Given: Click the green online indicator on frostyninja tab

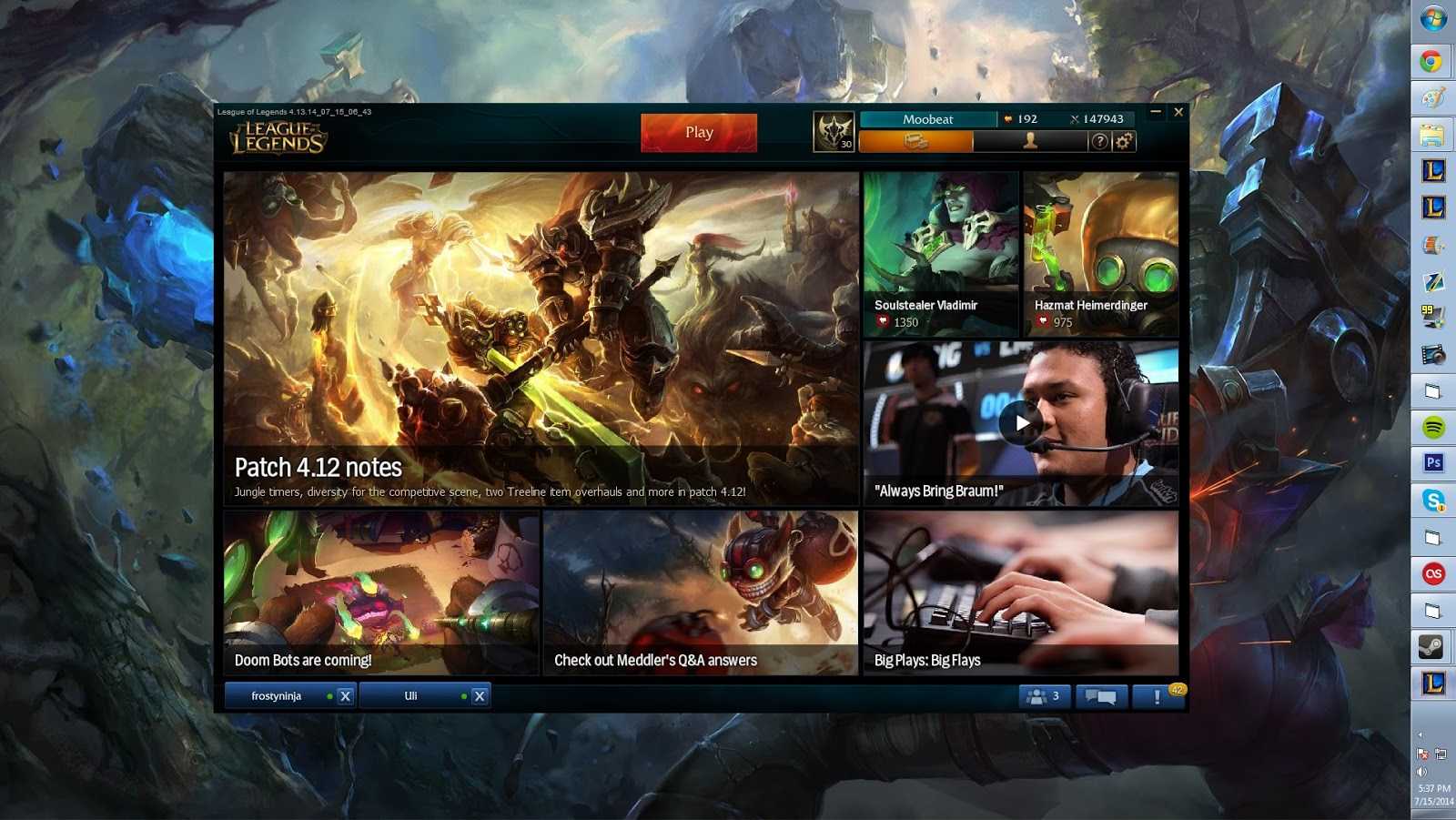Looking at the screenshot, I should pos(329,694).
